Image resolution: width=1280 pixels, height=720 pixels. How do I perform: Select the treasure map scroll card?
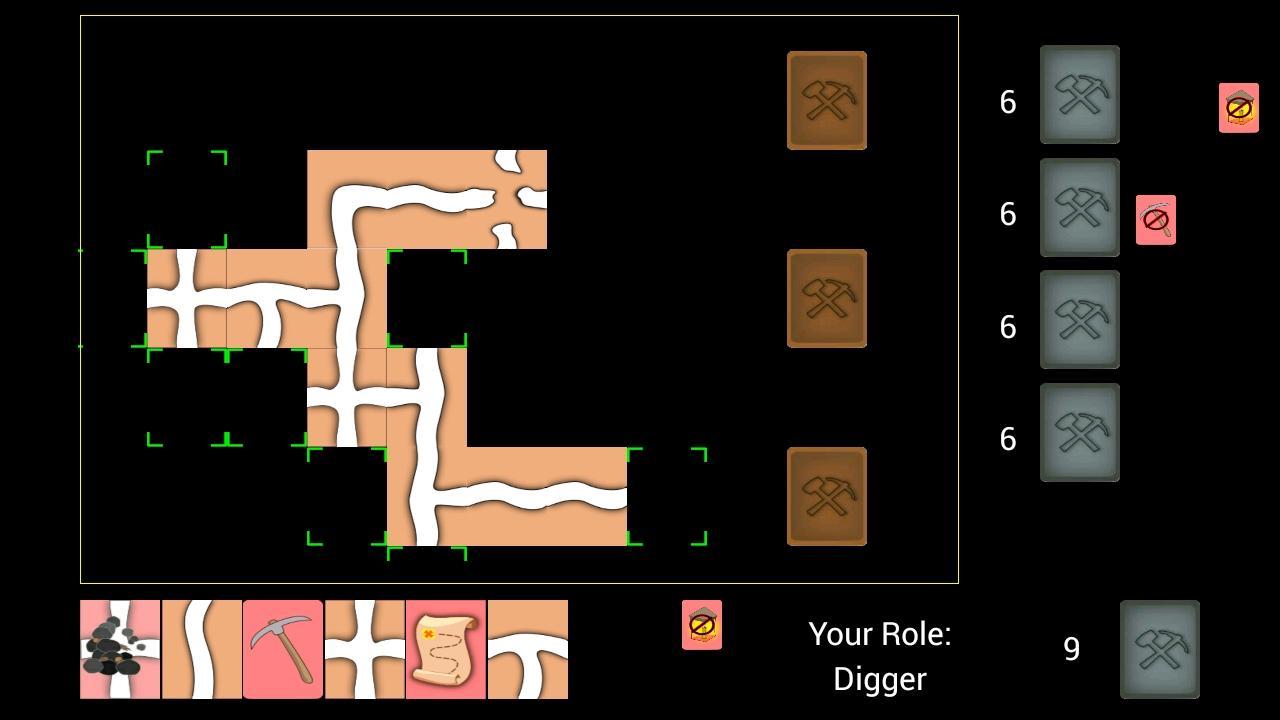coord(445,650)
